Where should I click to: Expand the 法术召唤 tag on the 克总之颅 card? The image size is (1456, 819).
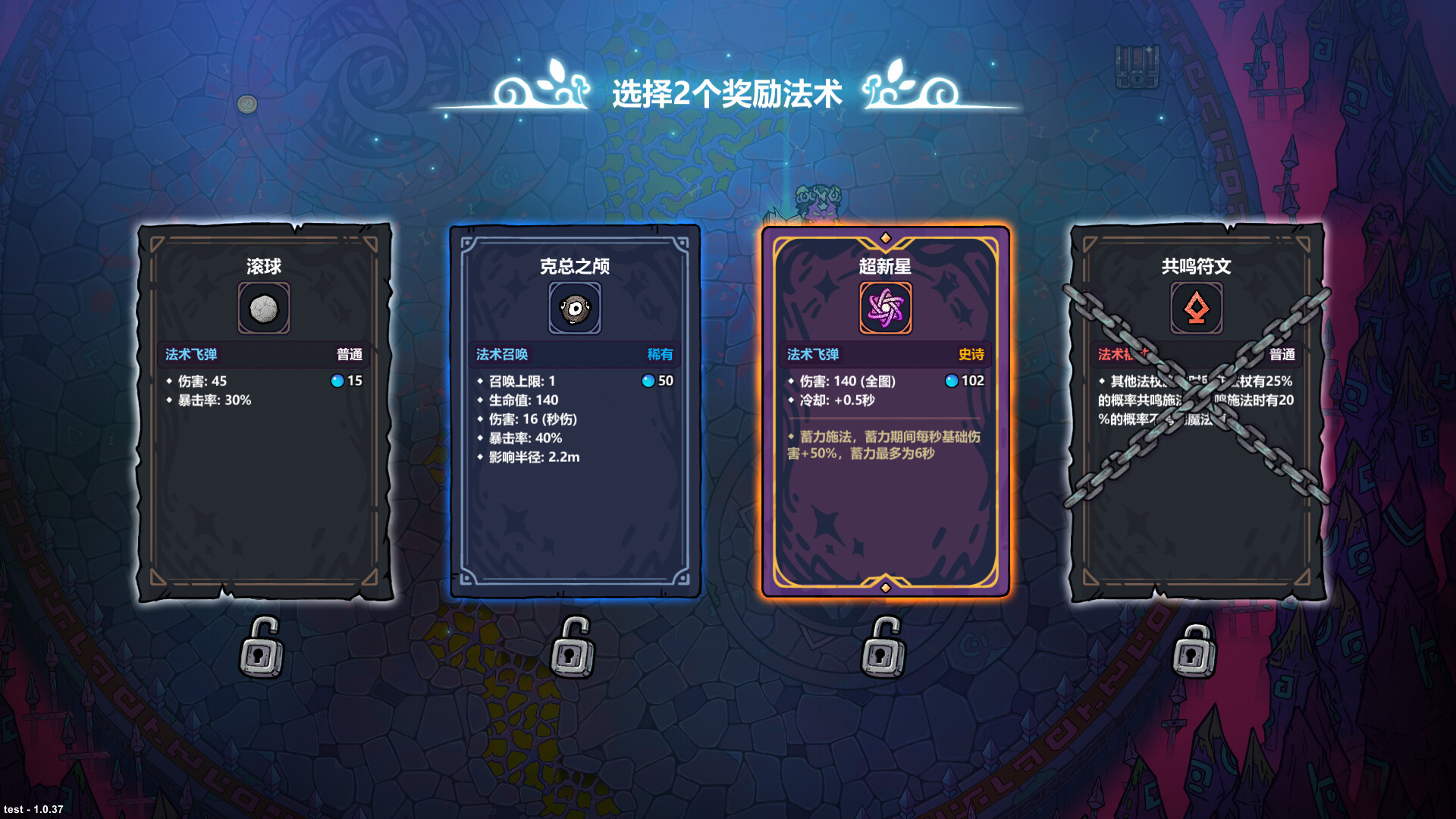click(x=501, y=354)
